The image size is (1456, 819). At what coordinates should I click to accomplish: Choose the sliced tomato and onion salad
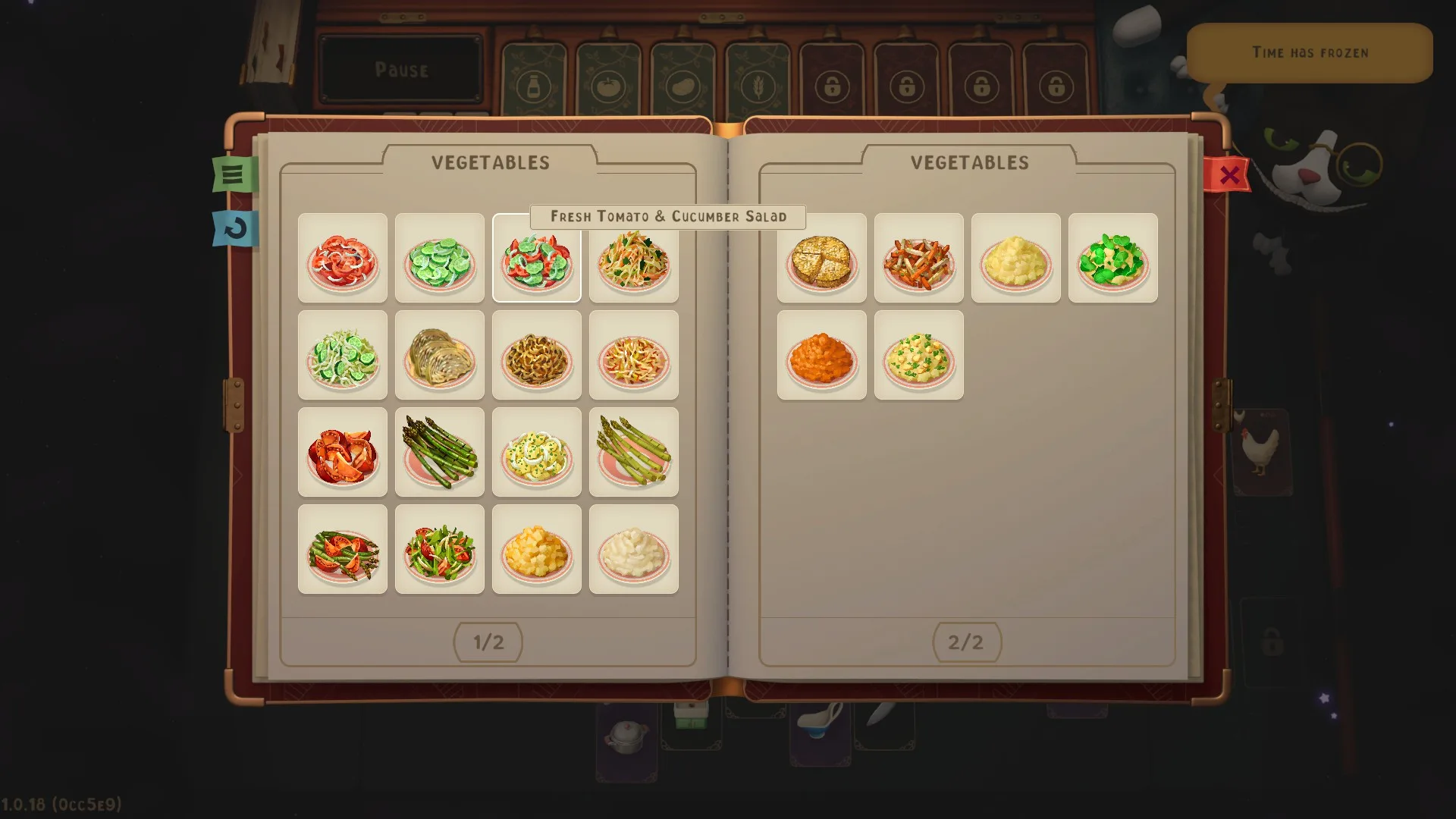(343, 259)
